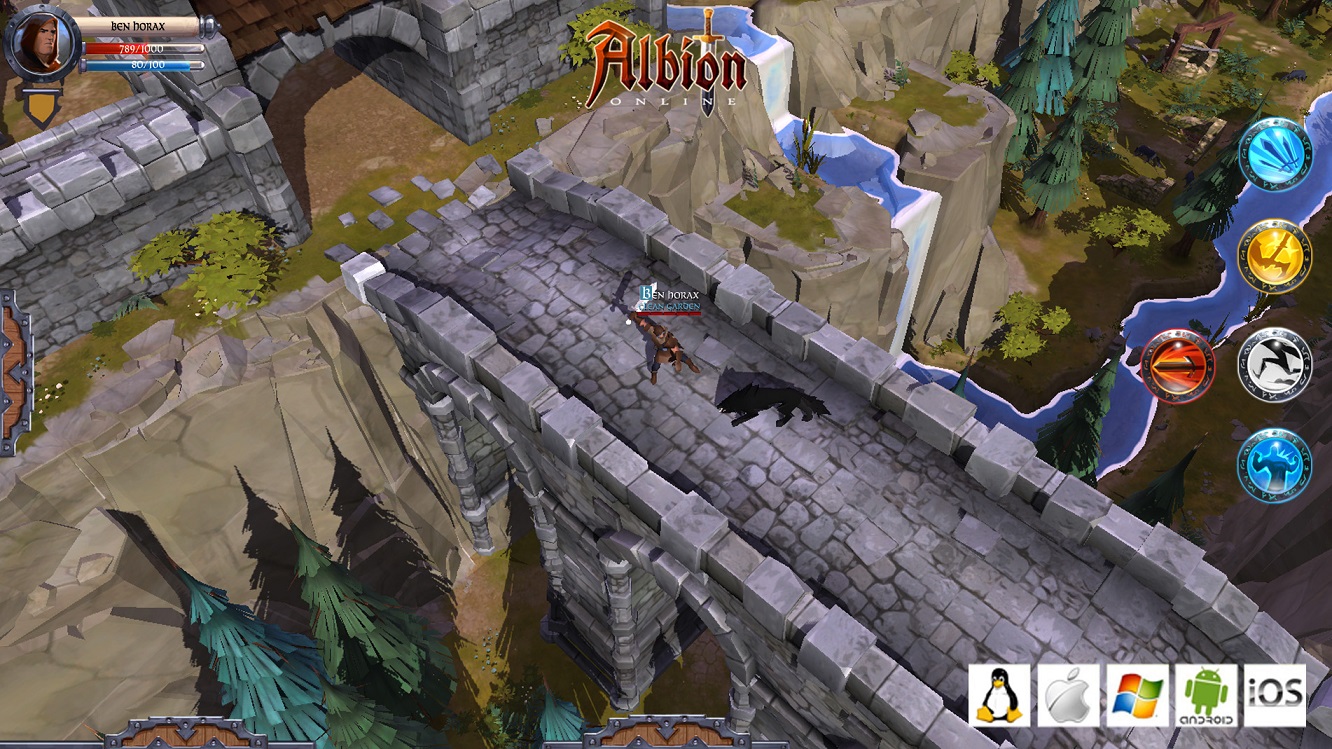Viewport: 1332px width, 749px height.
Task: Click the Albion Online logo
Action: (x=668, y=60)
